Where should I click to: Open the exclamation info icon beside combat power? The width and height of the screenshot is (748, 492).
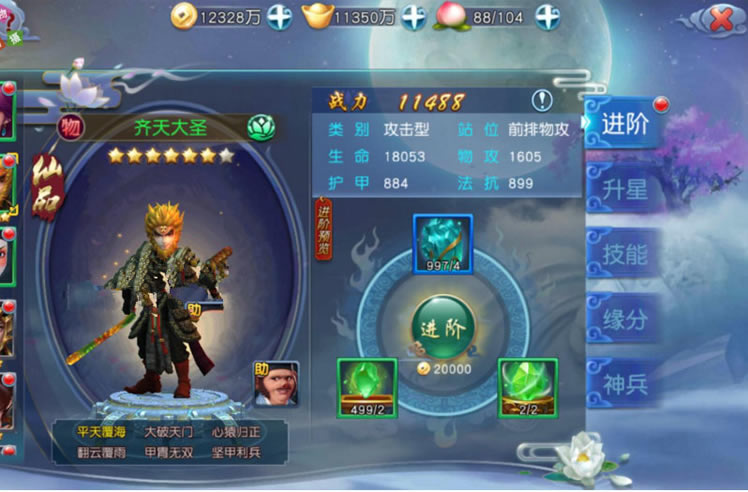(542, 100)
